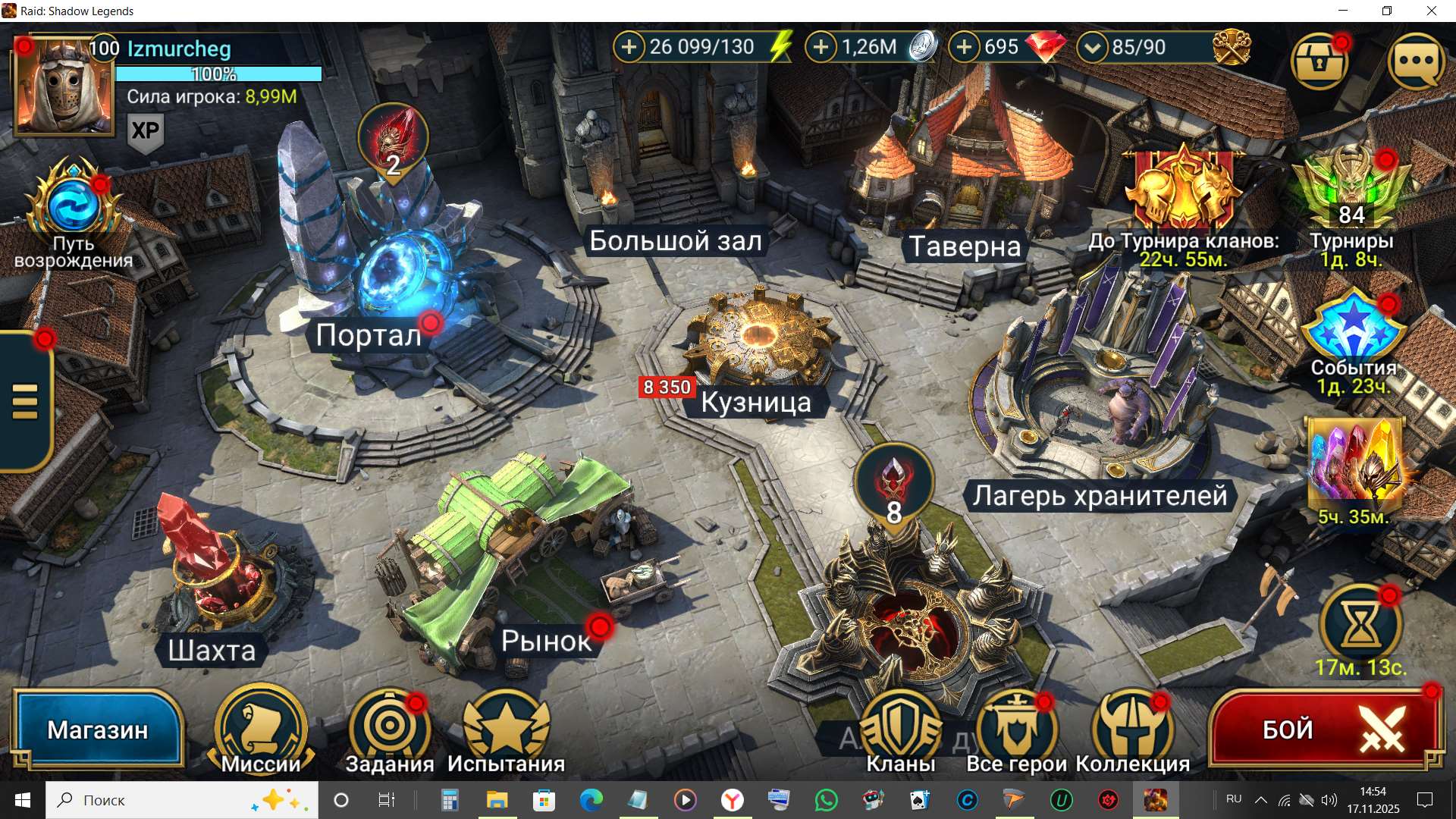Viewport: 1456px width, 819px height.
Task: Expand the shards counter dropdown near 85/90
Action: [x=1092, y=47]
